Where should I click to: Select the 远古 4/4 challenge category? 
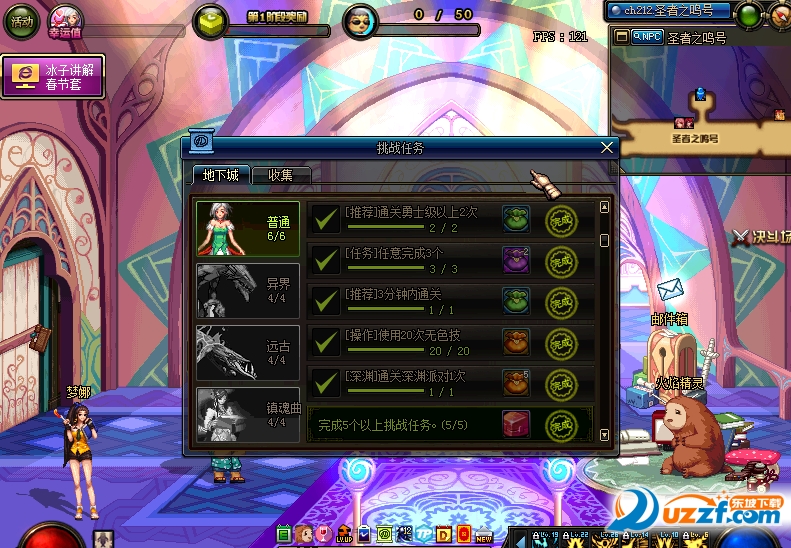tap(248, 352)
